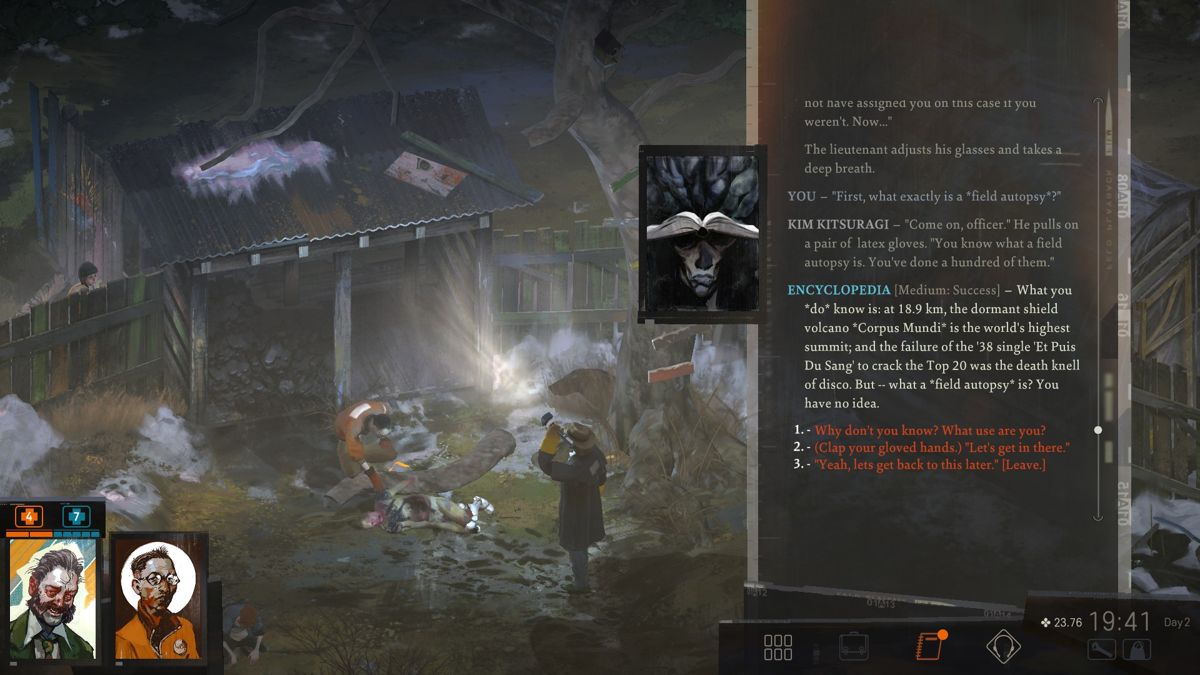The height and width of the screenshot is (675, 1200).
Task: Click the wrench tool slot
Action: coord(1102,649)
